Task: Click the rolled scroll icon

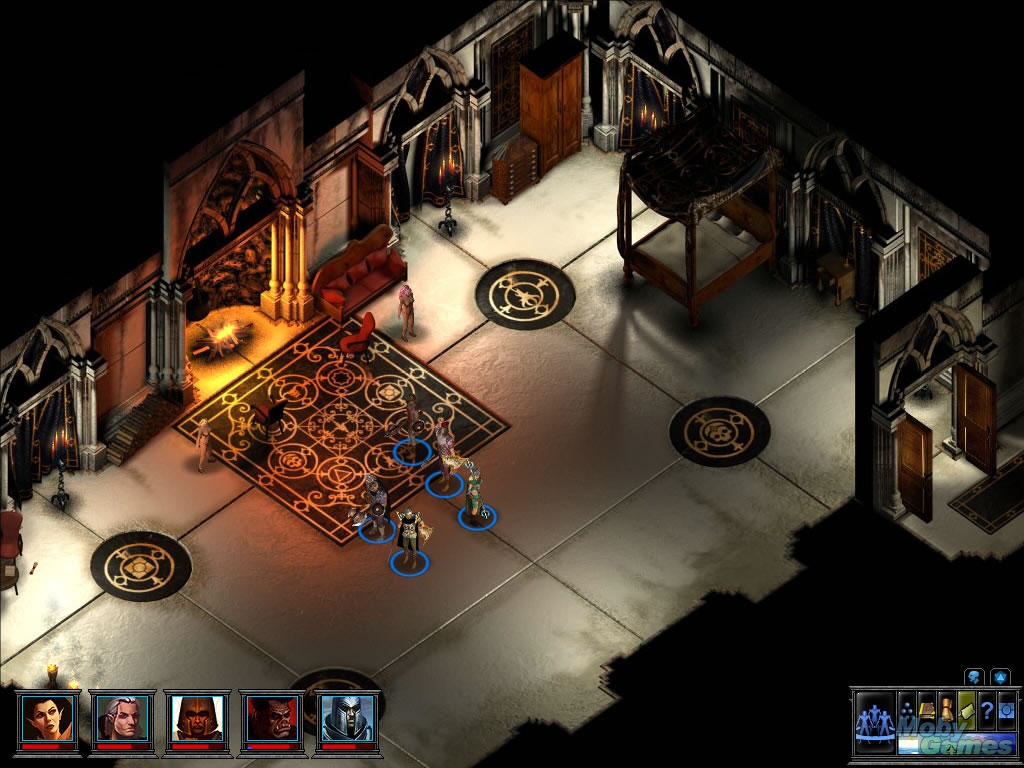Action: click(x=946, y=709)
